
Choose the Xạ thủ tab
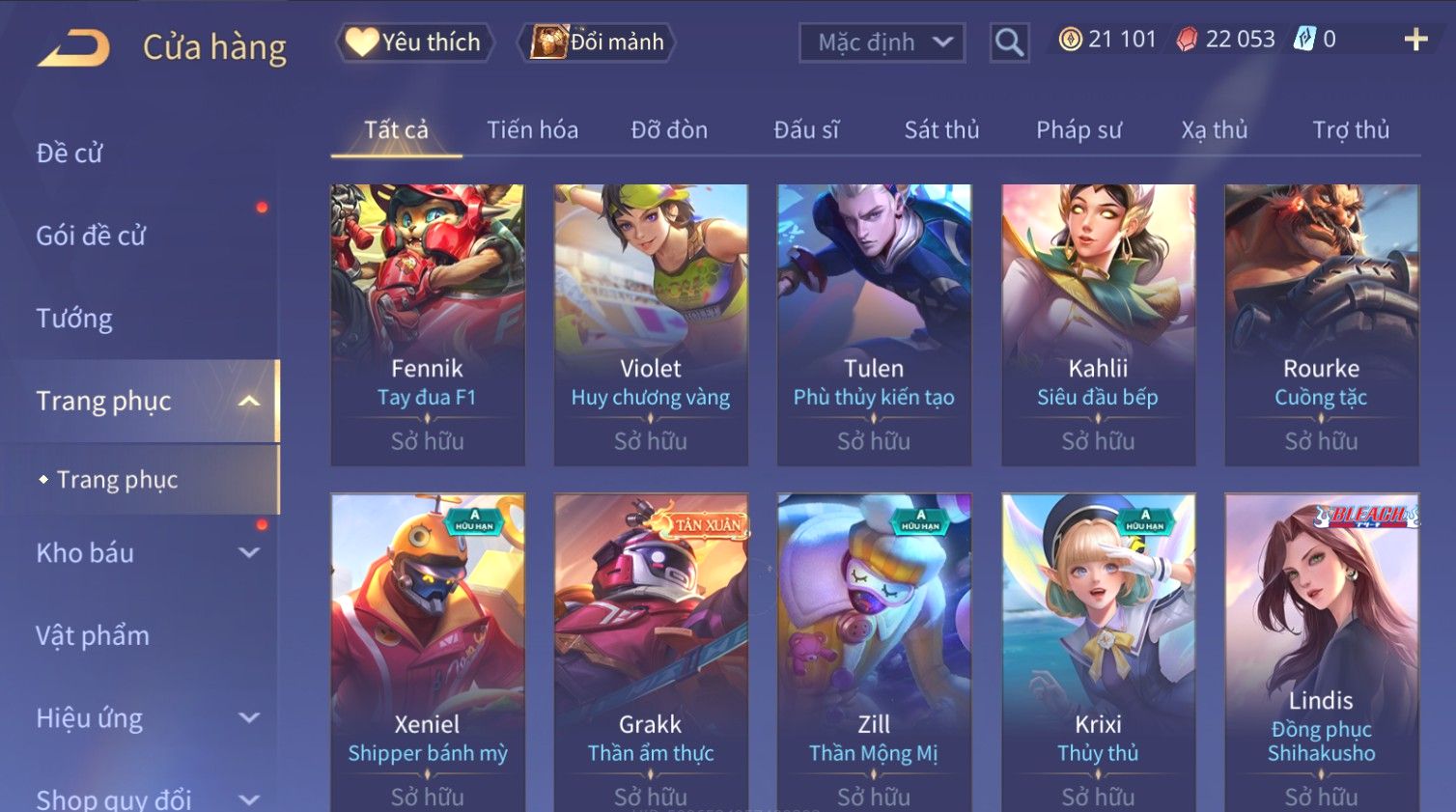(1215, 130)
